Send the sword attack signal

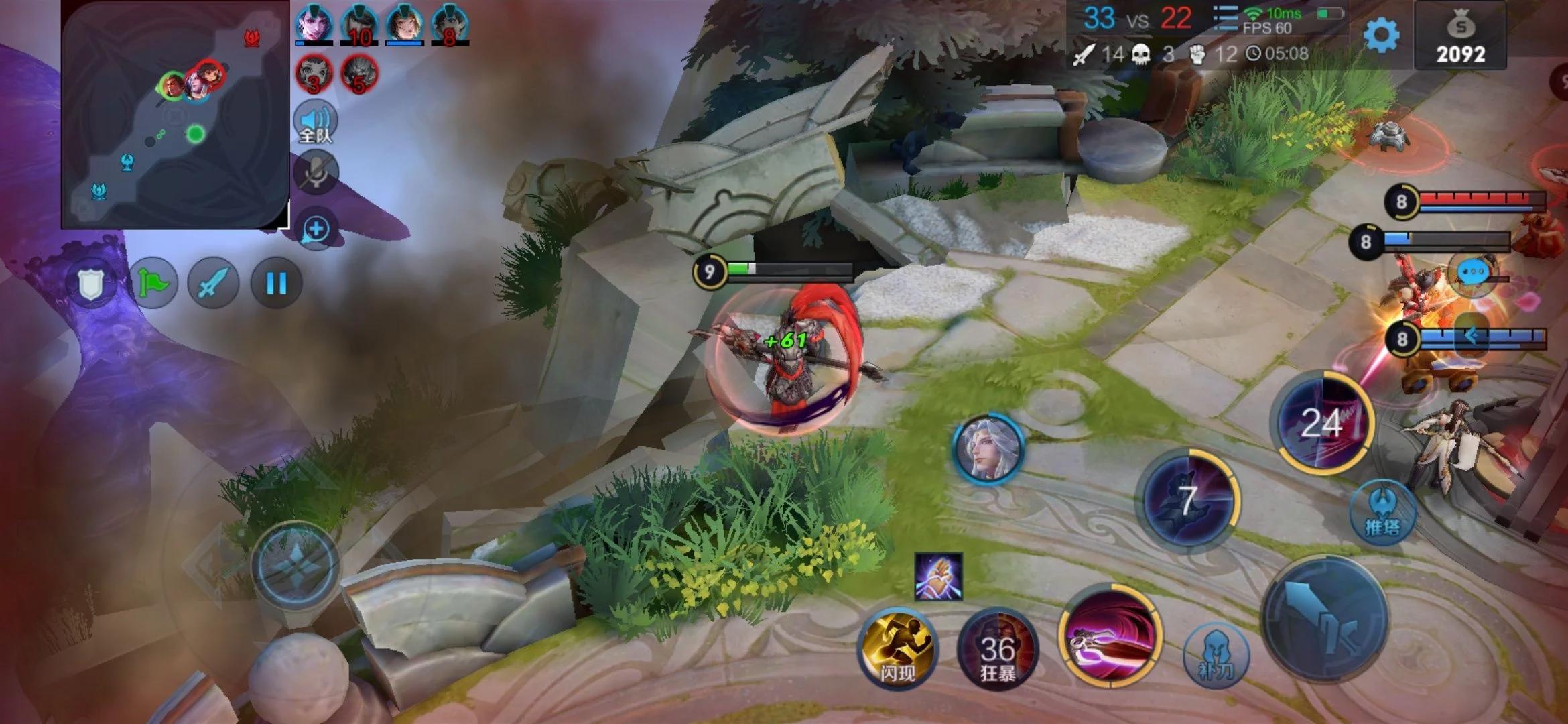(x=214, y=284)
